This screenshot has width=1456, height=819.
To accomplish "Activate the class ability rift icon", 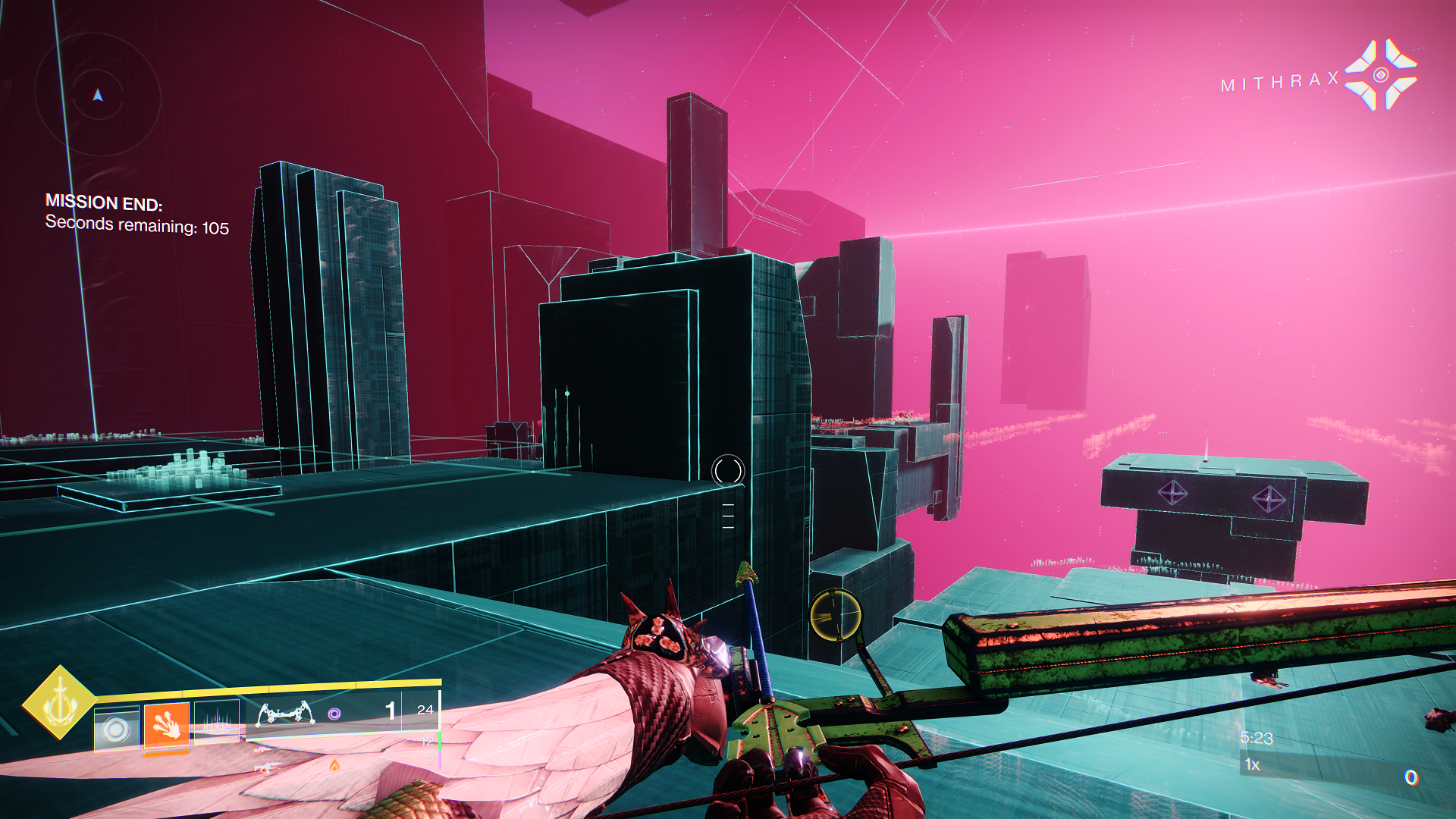I will click(217, 724).
